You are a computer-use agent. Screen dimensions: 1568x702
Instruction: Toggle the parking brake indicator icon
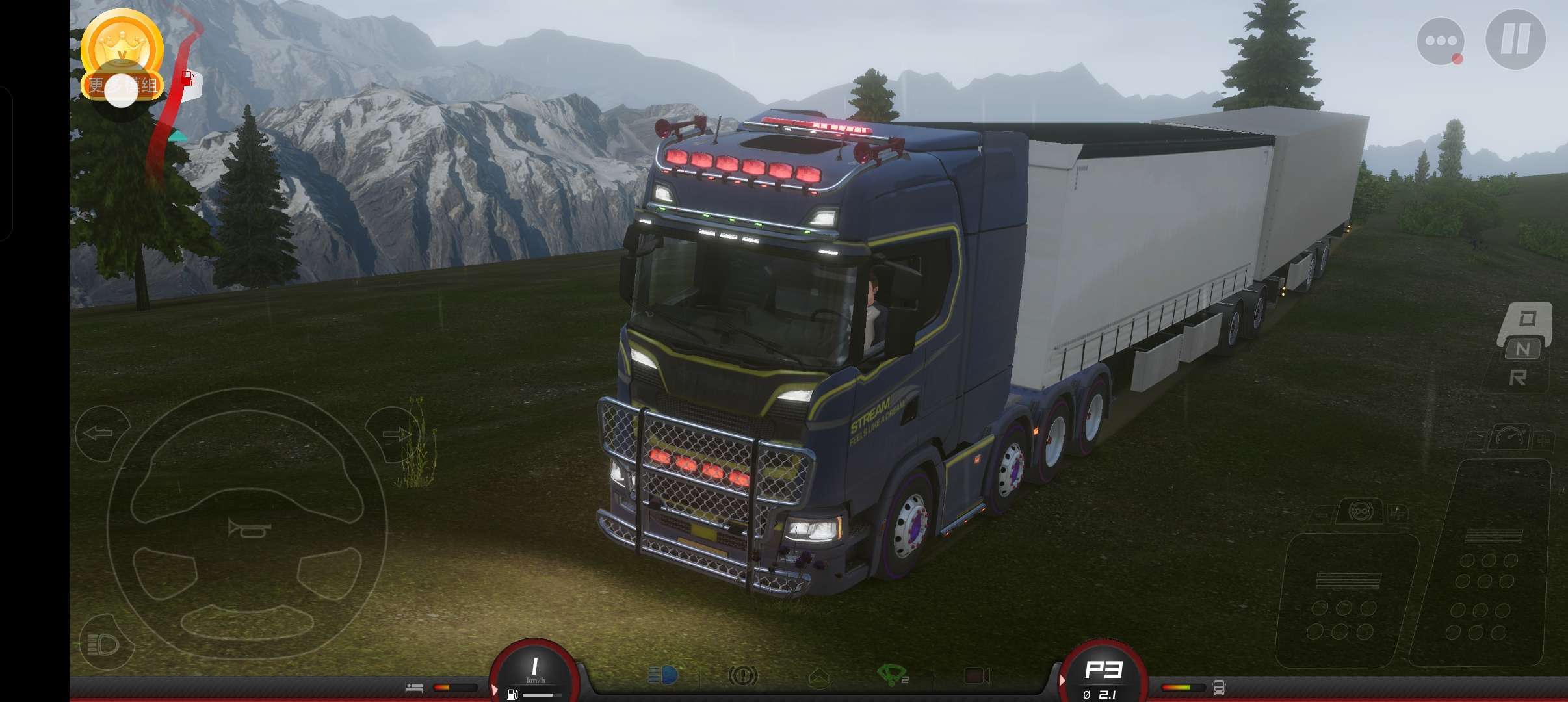click(x=742, y=676)
